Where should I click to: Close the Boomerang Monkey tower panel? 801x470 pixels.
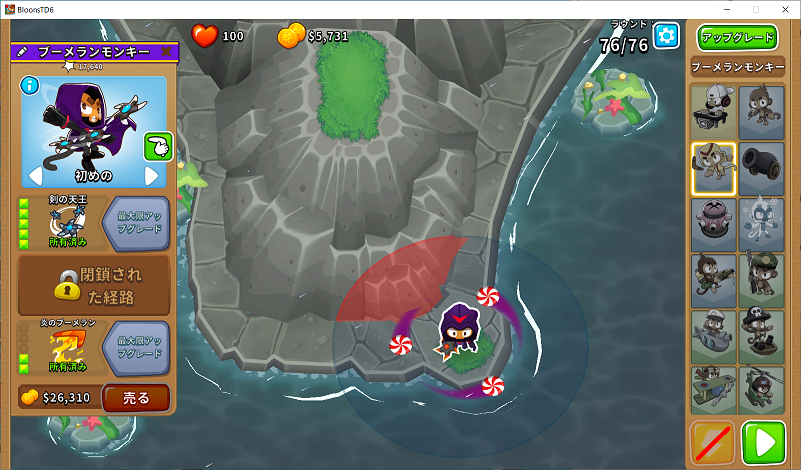[x=166, y=52]
